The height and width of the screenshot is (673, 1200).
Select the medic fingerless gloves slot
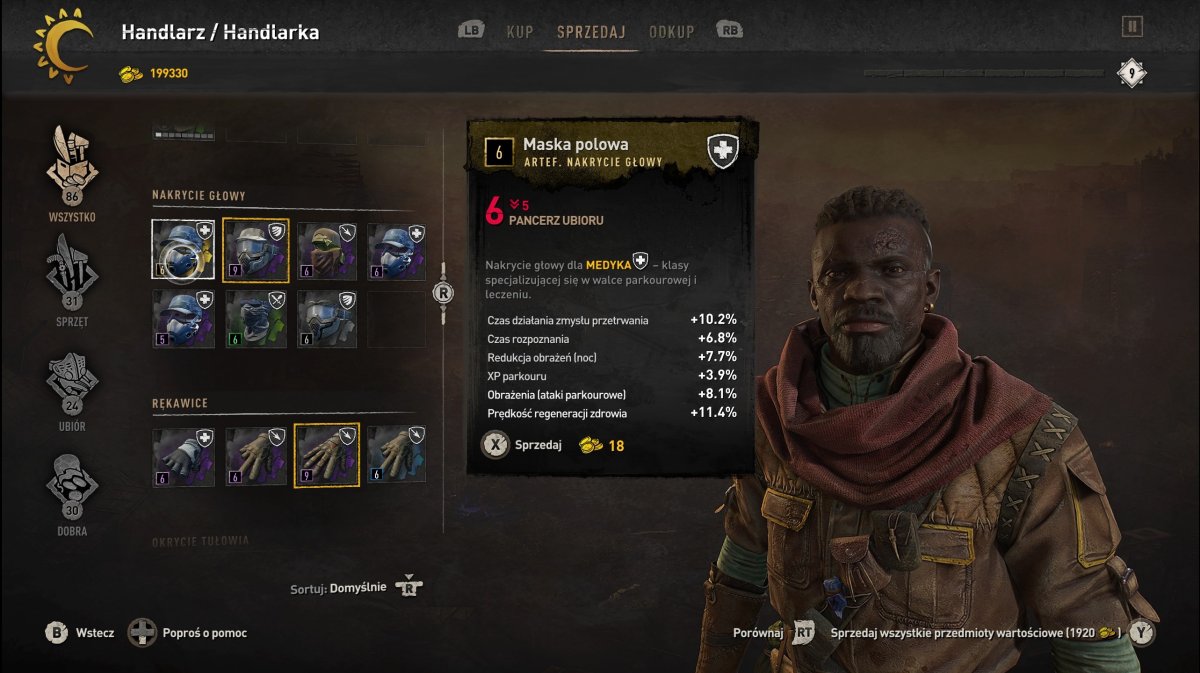183,456
